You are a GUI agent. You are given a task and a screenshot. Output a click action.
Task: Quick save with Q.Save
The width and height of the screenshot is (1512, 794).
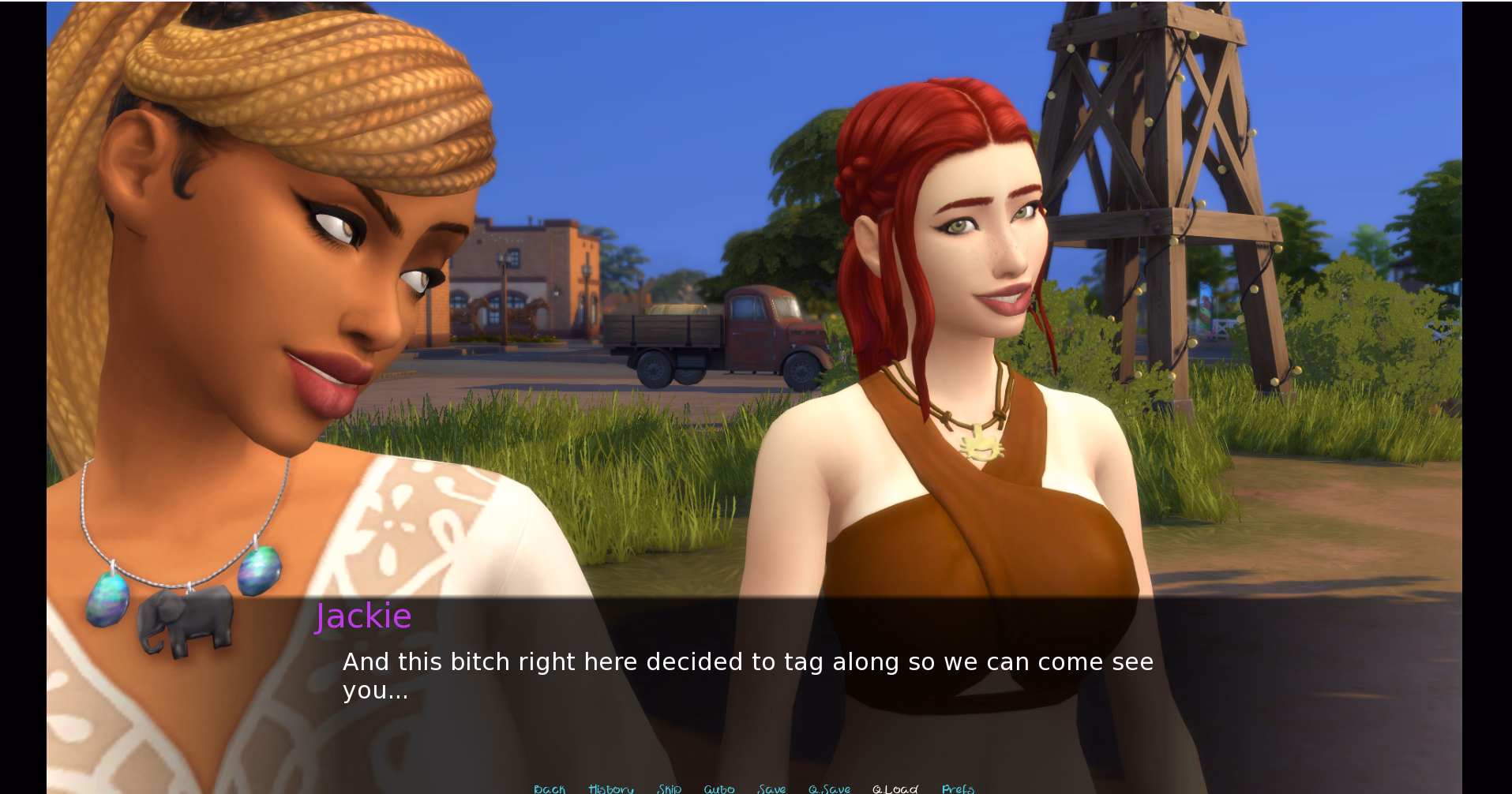829,788
